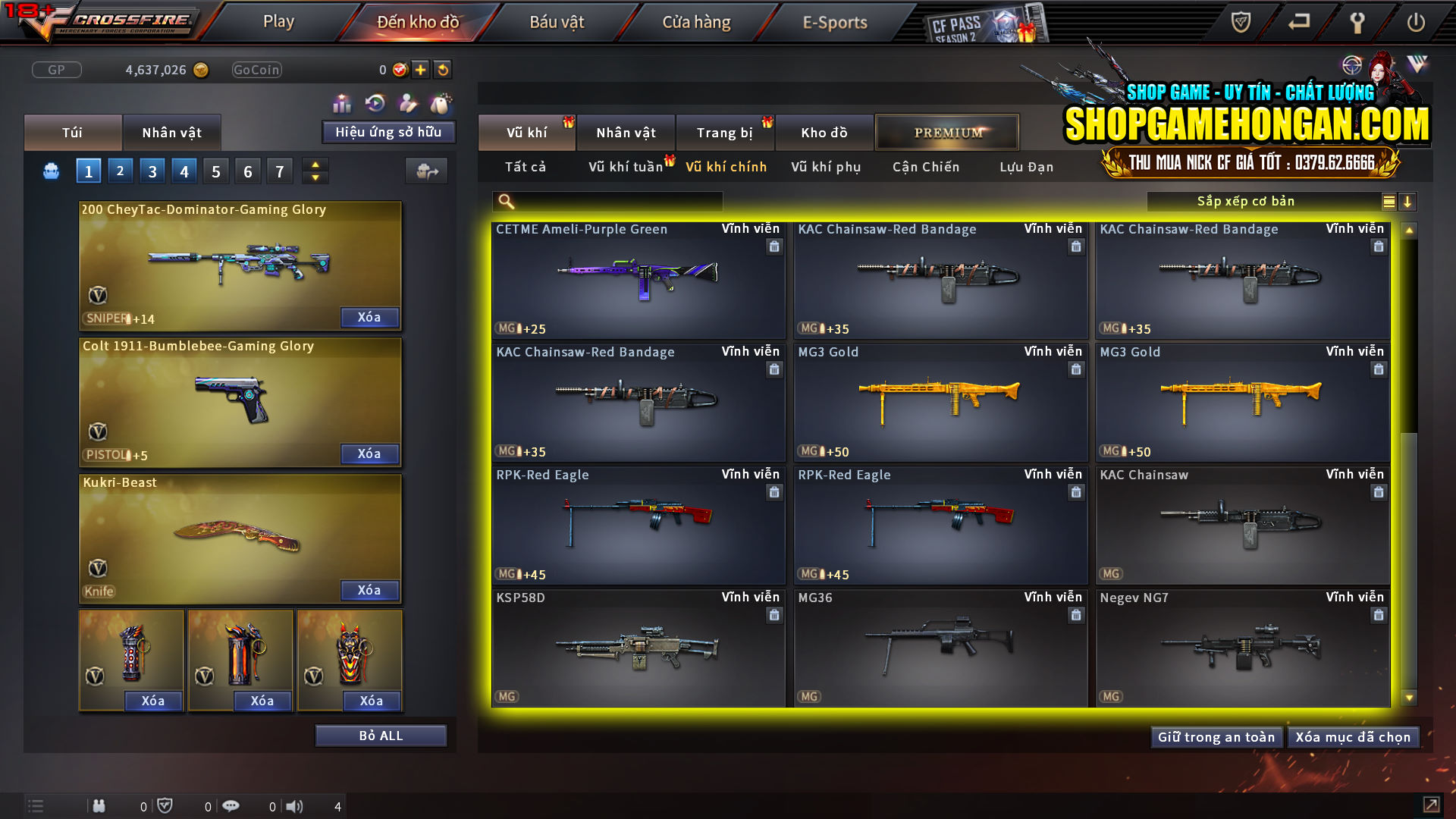
Task: Open the wrench settings icon at top right
Action: (1357, 23)
